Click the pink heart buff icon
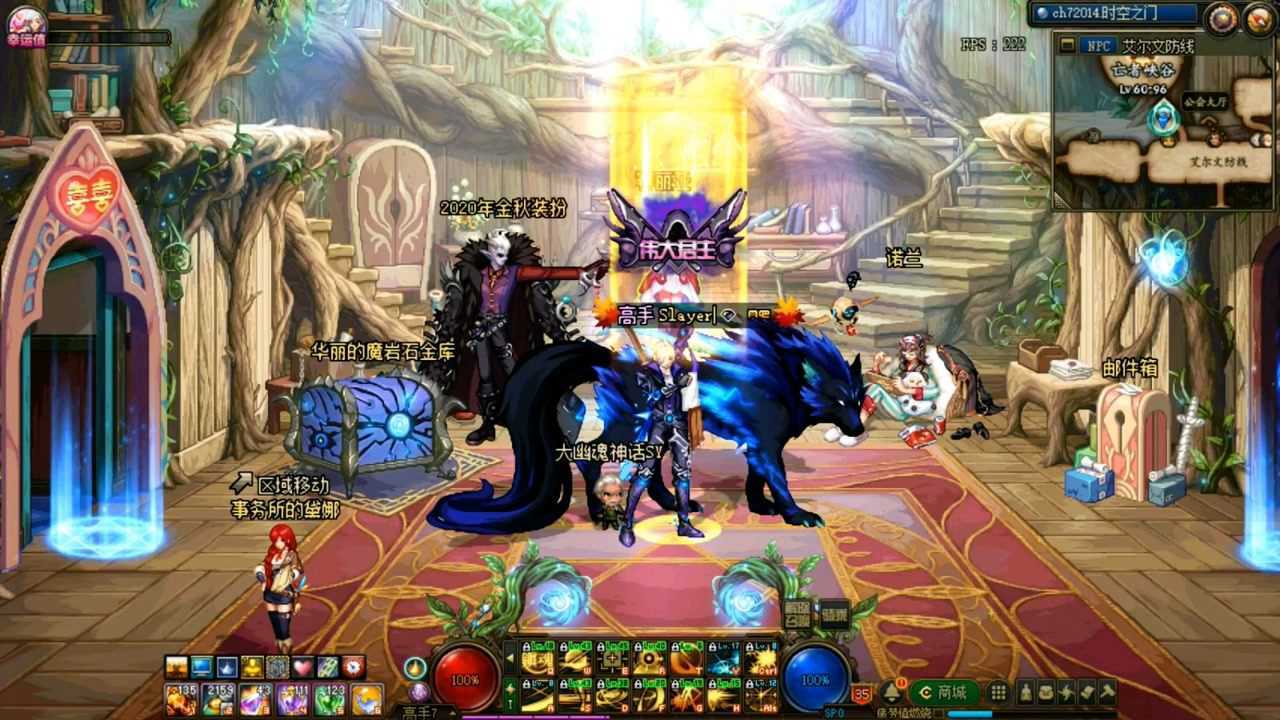This screenshot has height=720, width=1280. (x=302, y=667)
